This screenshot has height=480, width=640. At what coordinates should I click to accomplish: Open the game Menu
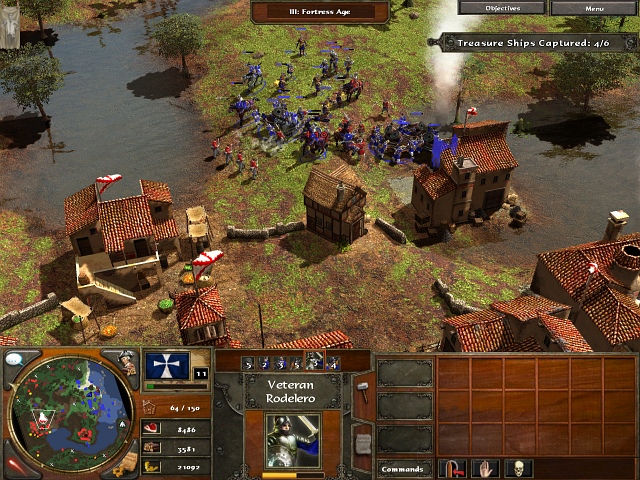tap(595, 8)
